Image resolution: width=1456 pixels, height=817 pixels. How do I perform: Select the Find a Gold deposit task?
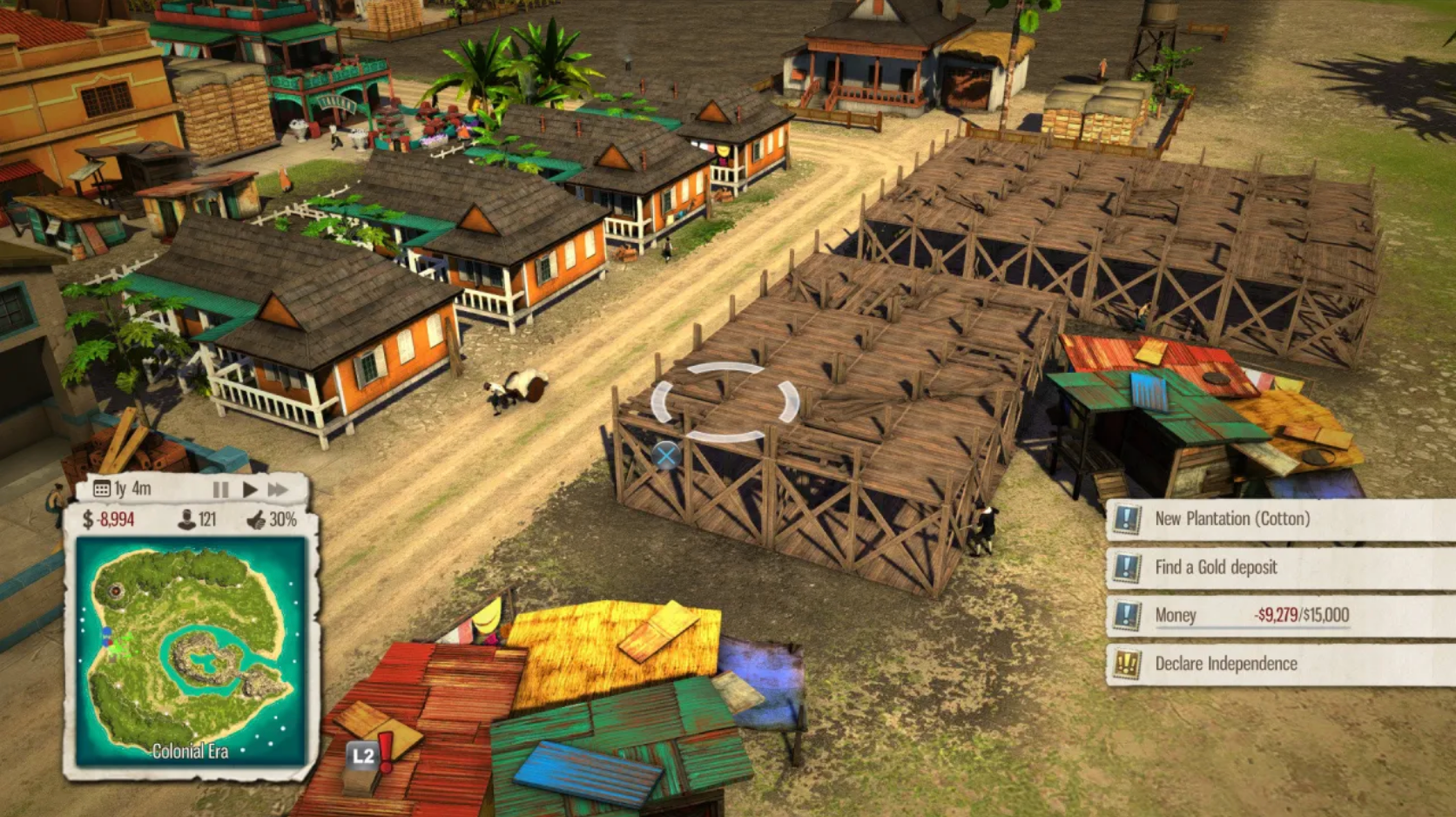pos(1219,567)
